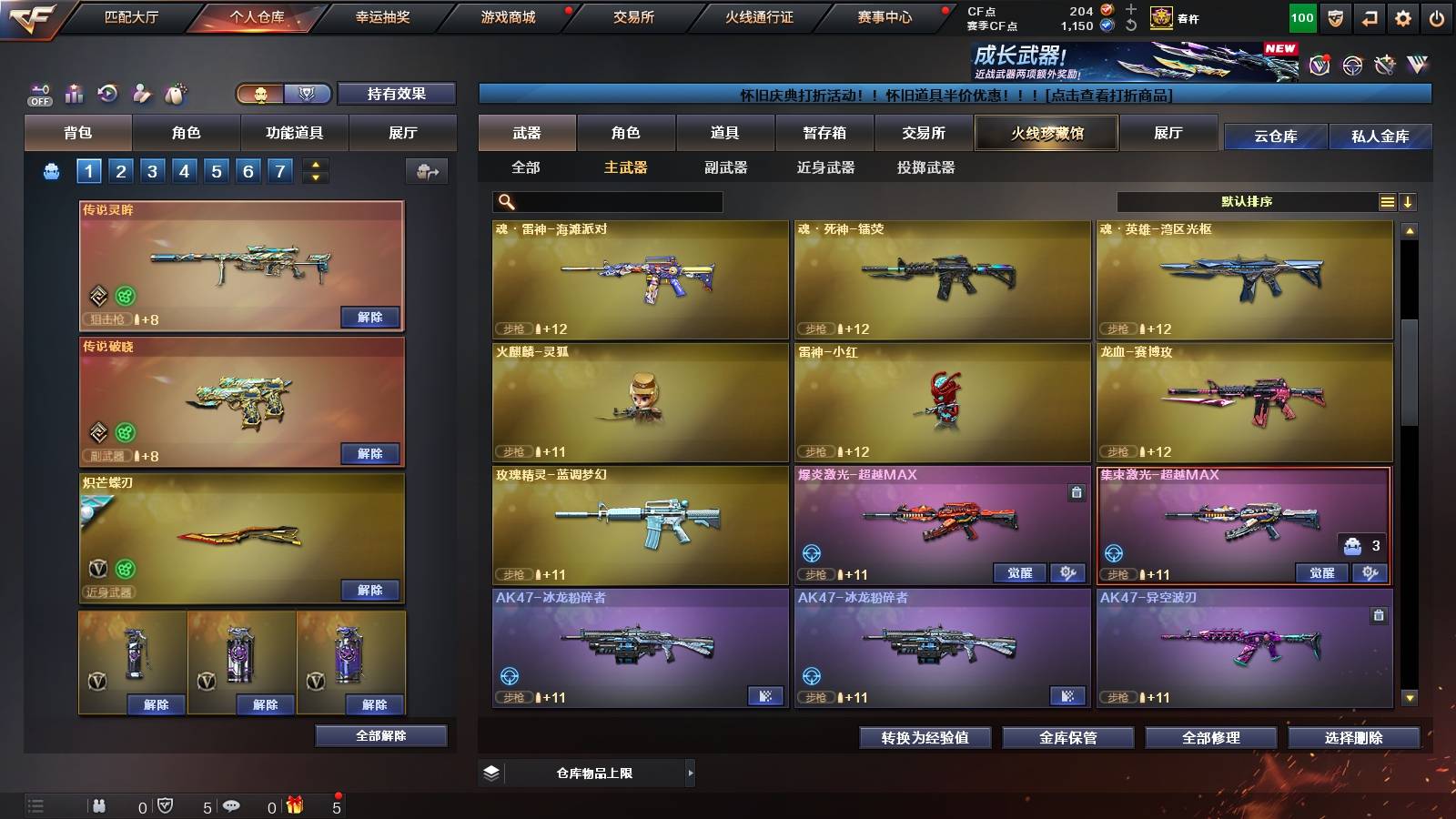The image size is (1456, 819).
Task: Open the ranking stats icon in the left toolbar
Action: click(x=72, y=91)
